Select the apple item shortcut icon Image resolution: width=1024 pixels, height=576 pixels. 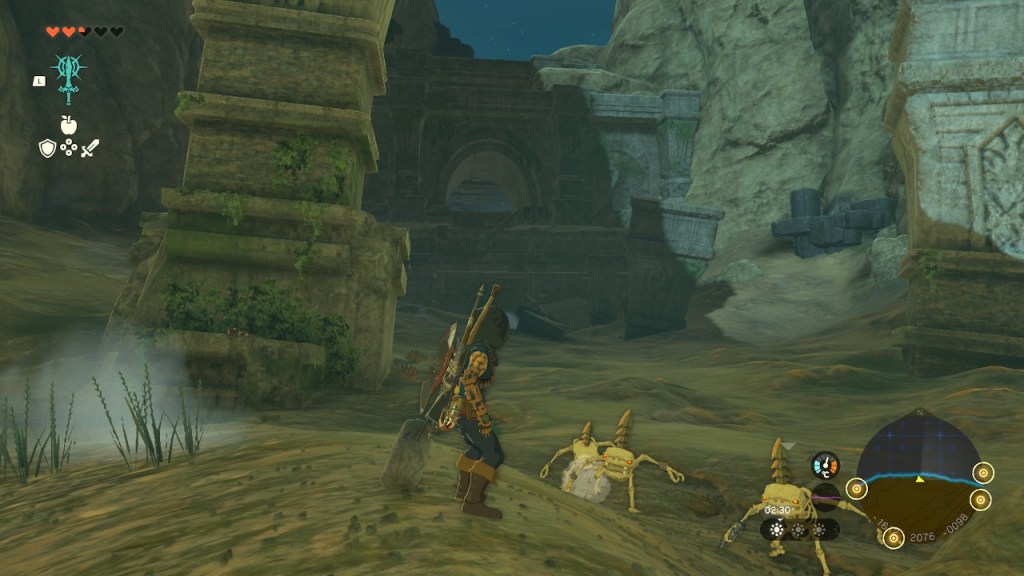pyautogui.click(x=68, y=125)
